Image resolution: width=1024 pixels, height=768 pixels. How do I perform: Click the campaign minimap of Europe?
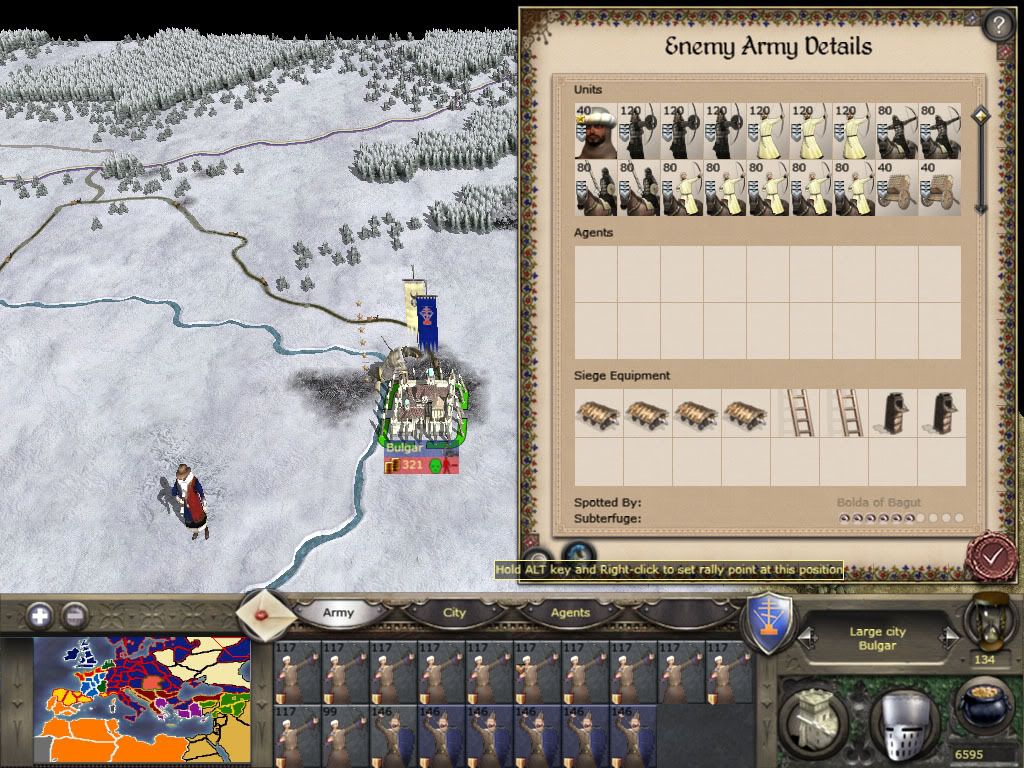[x=142, y=700]
